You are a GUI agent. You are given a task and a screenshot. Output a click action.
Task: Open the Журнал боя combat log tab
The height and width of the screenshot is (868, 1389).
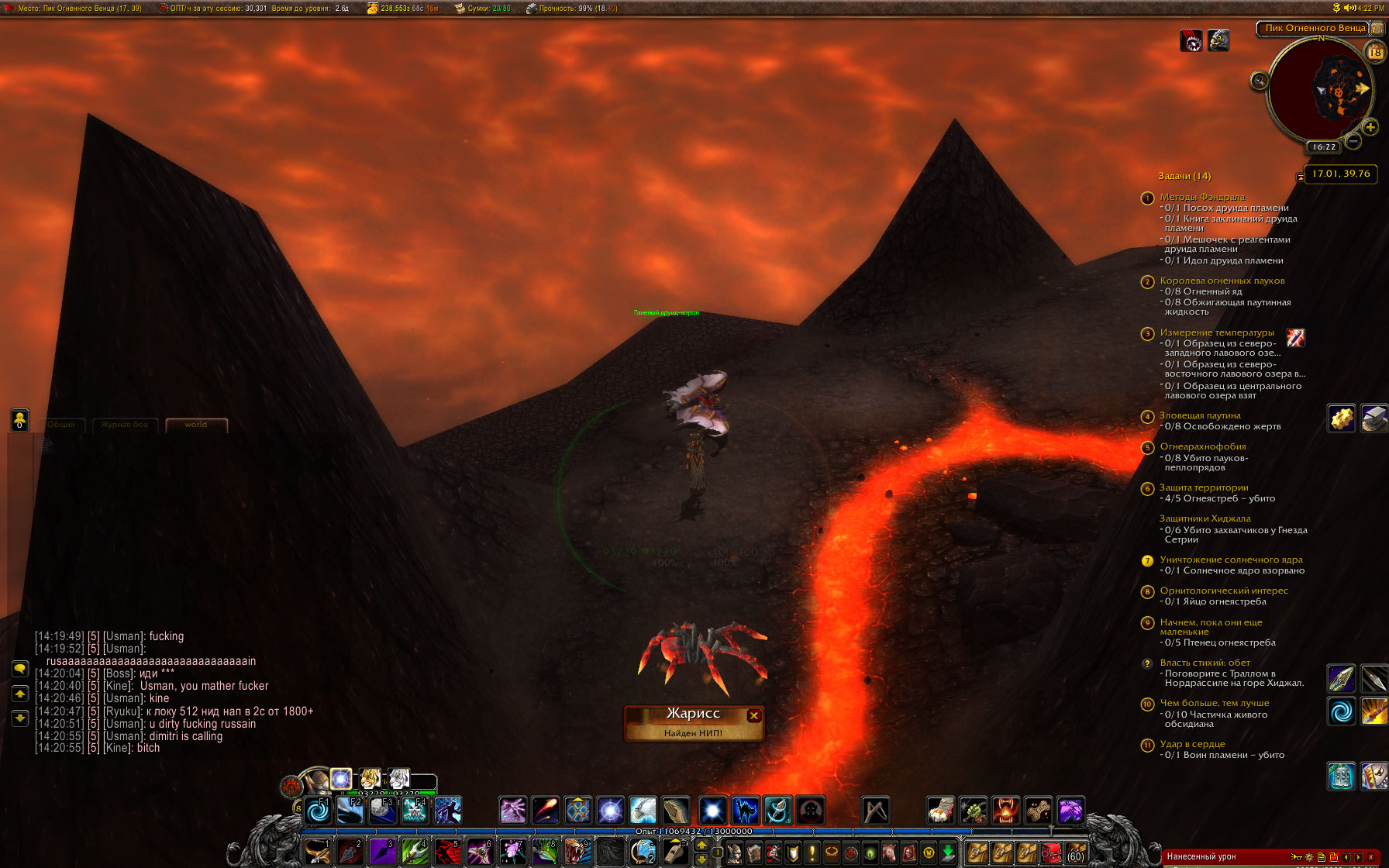[125, 425]
